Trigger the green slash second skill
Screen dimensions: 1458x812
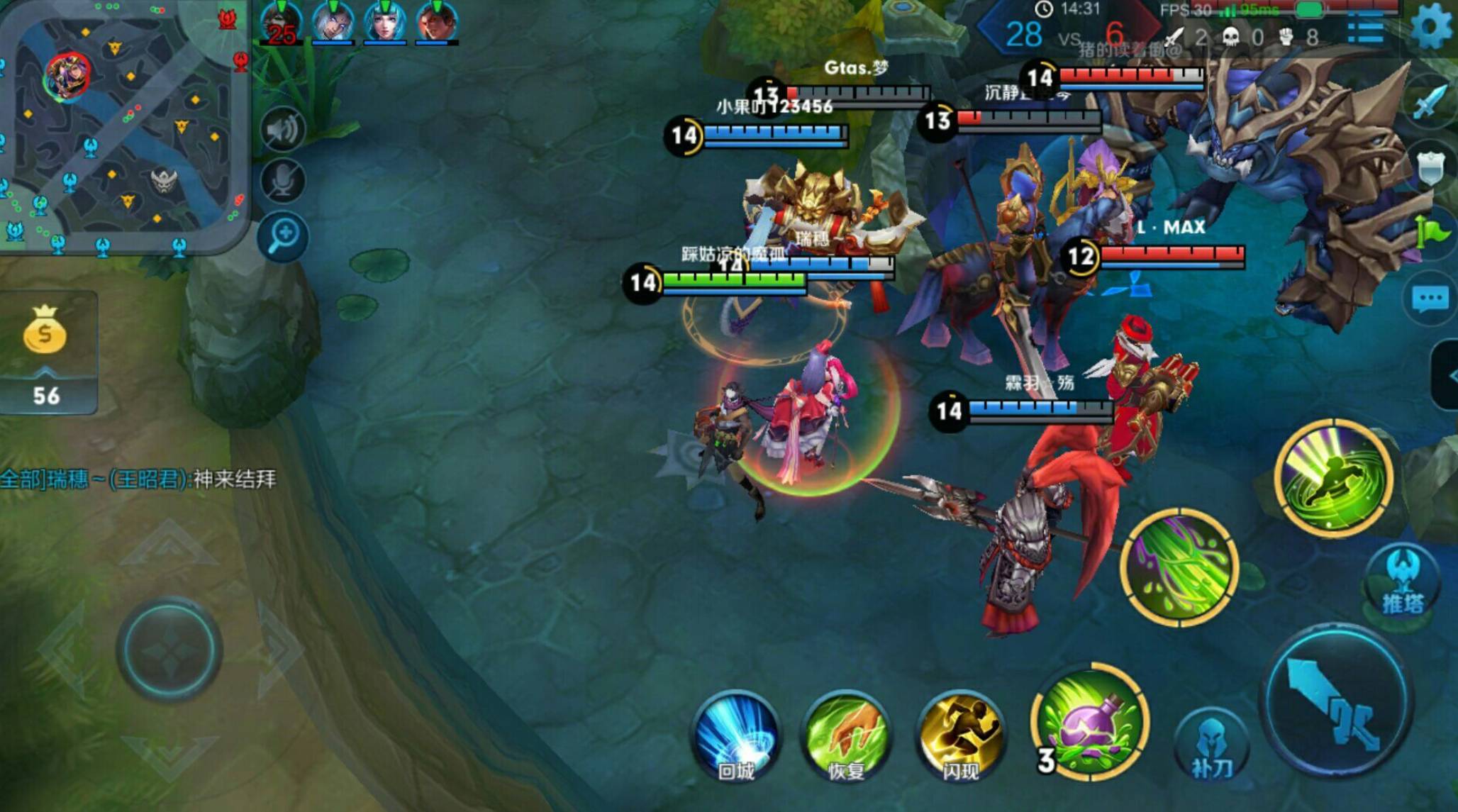point(1180,567)
